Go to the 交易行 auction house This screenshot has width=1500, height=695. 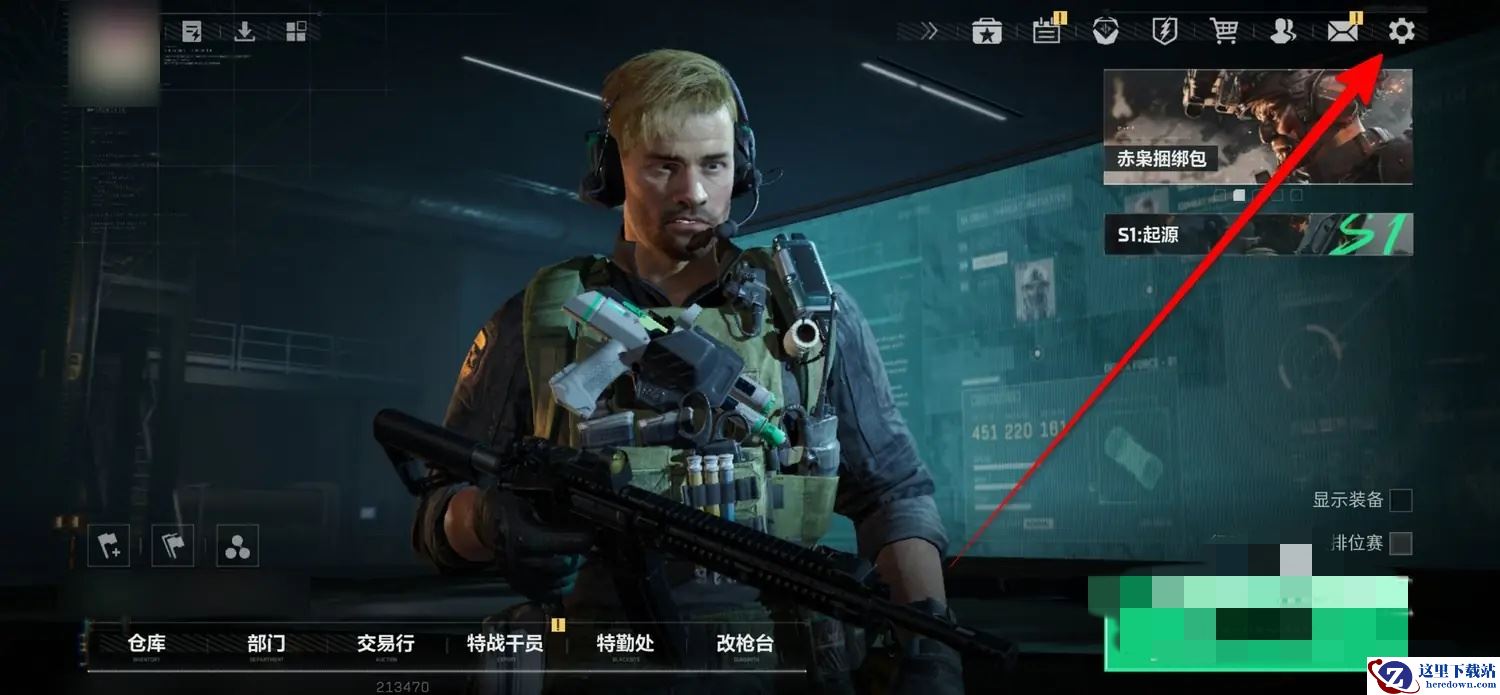pyautogui.click(x=385, y=644)
